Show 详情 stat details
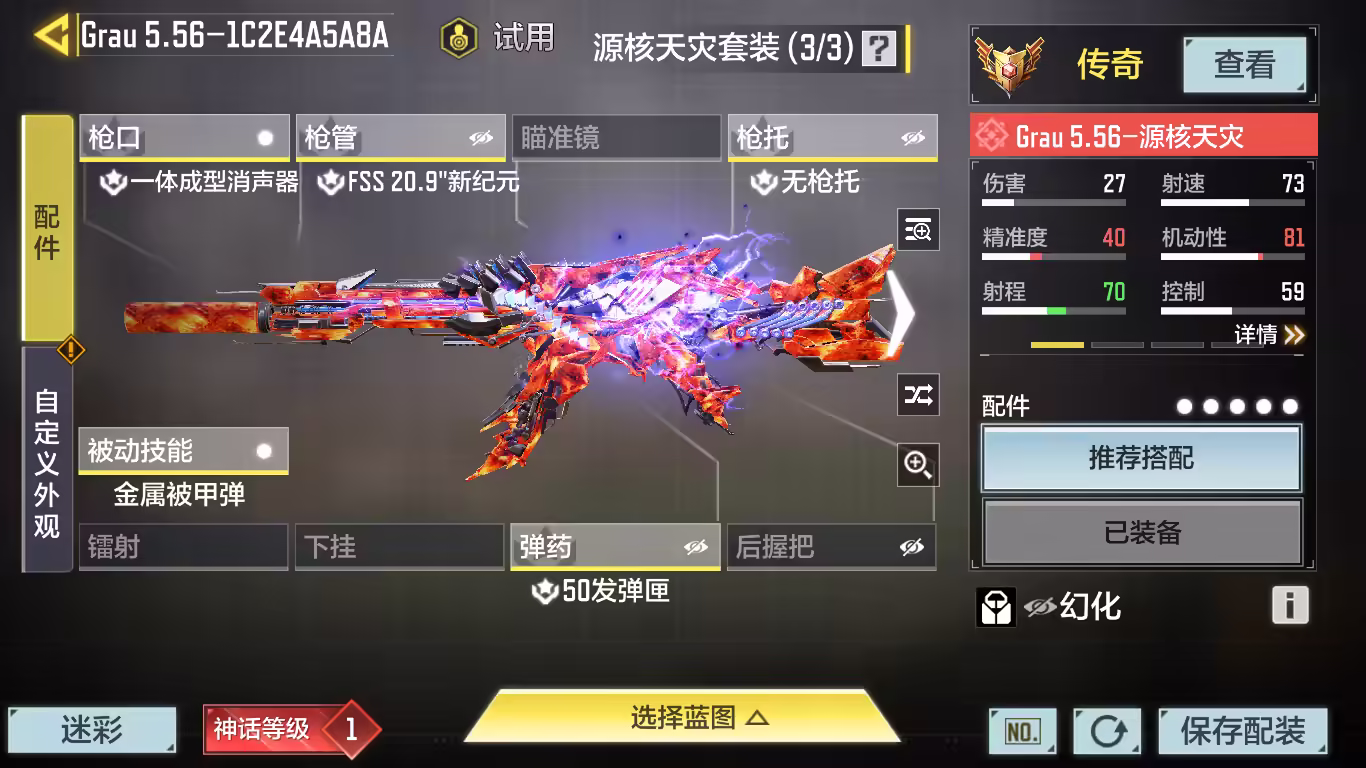 [x=1269, y=335]
